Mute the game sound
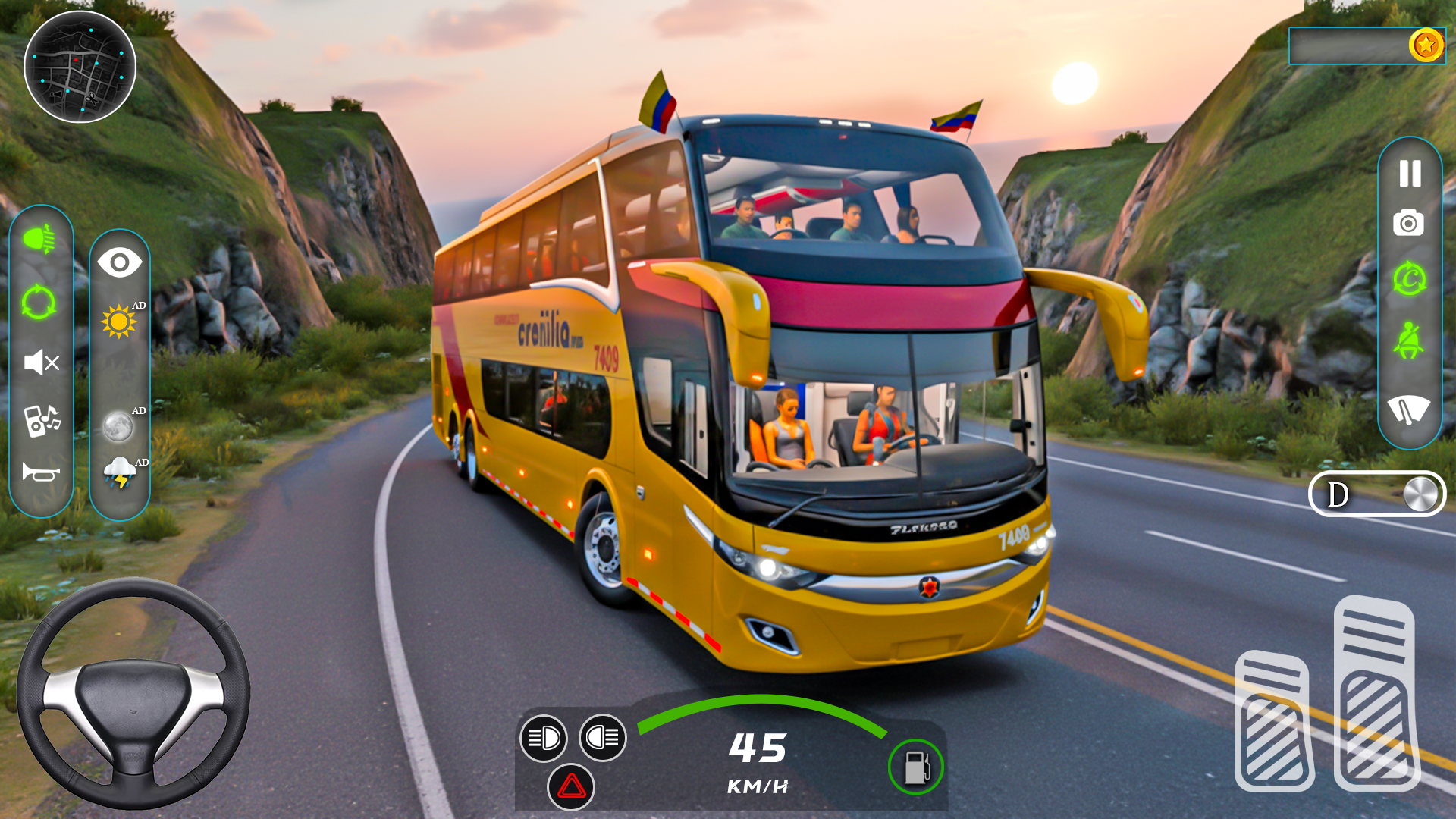 click(x=42, y=364)
